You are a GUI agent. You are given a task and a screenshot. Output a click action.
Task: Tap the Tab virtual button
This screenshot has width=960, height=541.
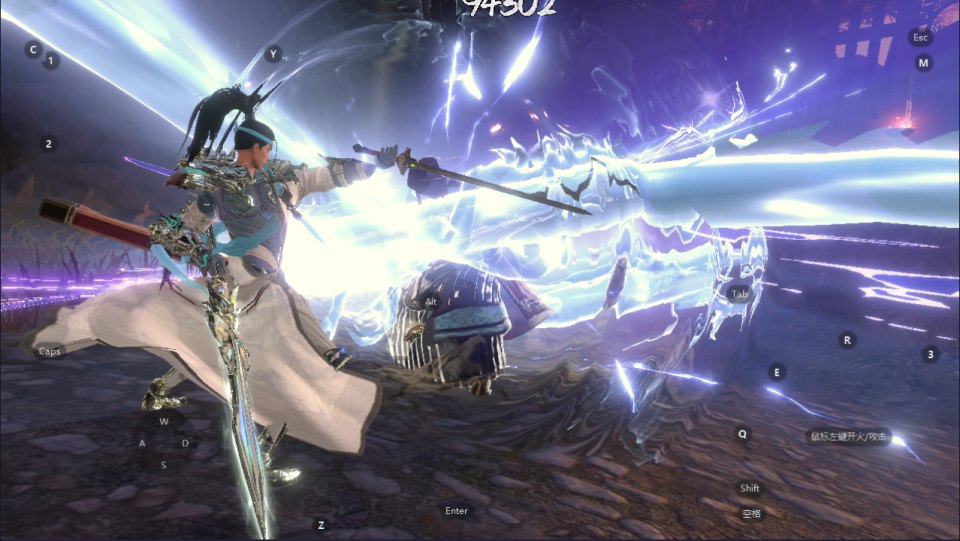click(x=738, y=294)
